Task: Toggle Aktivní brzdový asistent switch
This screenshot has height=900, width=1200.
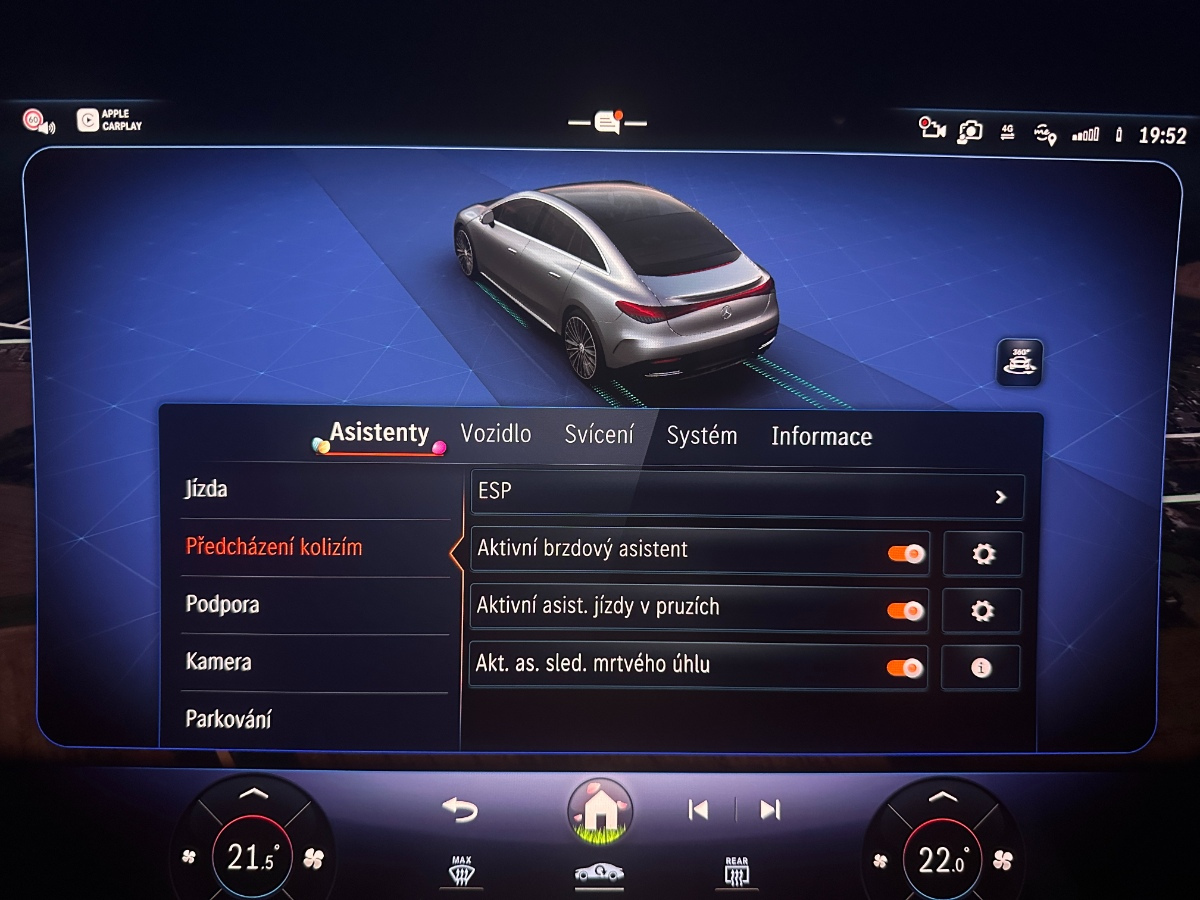Action: click(906, 553)
